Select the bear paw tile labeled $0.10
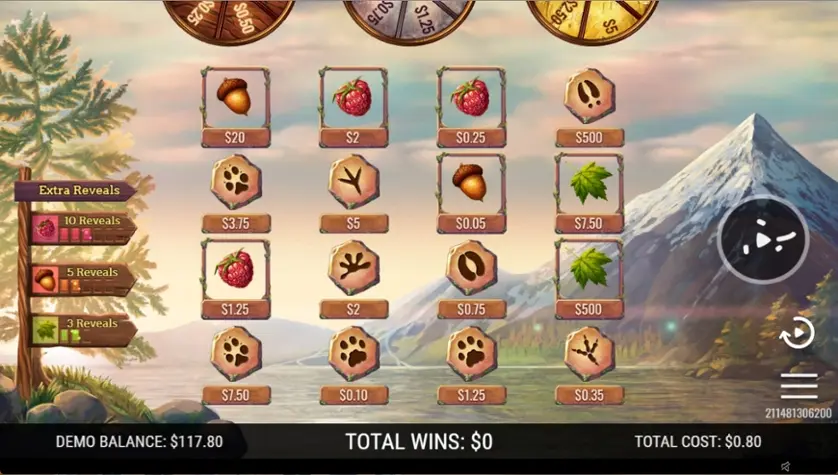The image size is (838, 475). coord(353,354)
